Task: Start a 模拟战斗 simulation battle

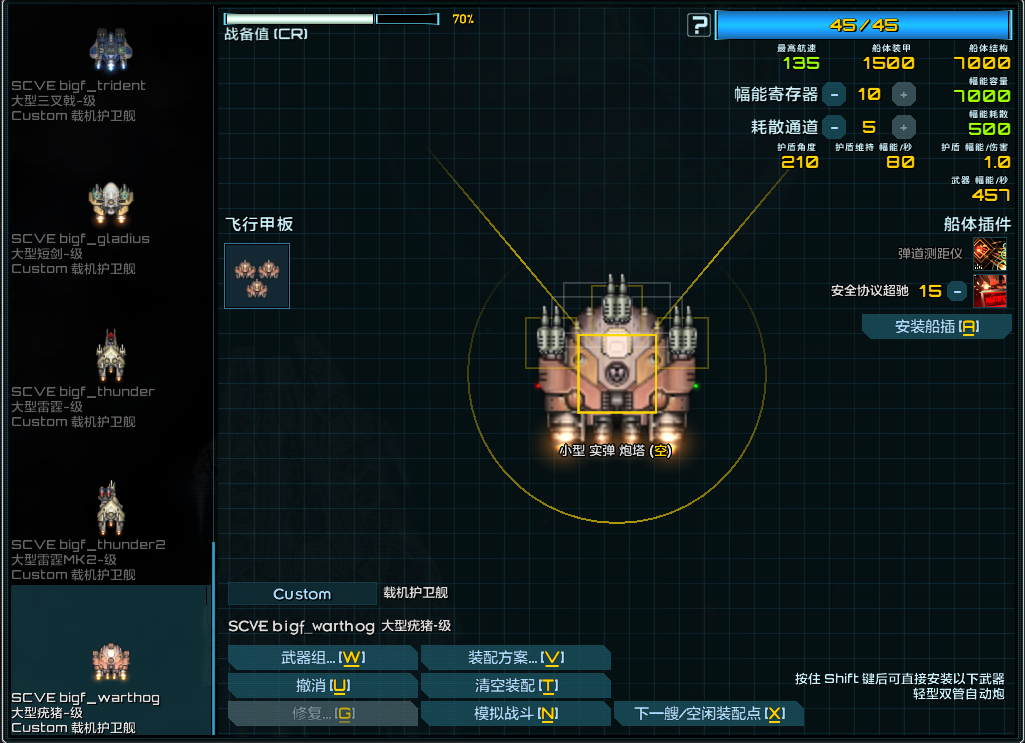Action: 516,714
